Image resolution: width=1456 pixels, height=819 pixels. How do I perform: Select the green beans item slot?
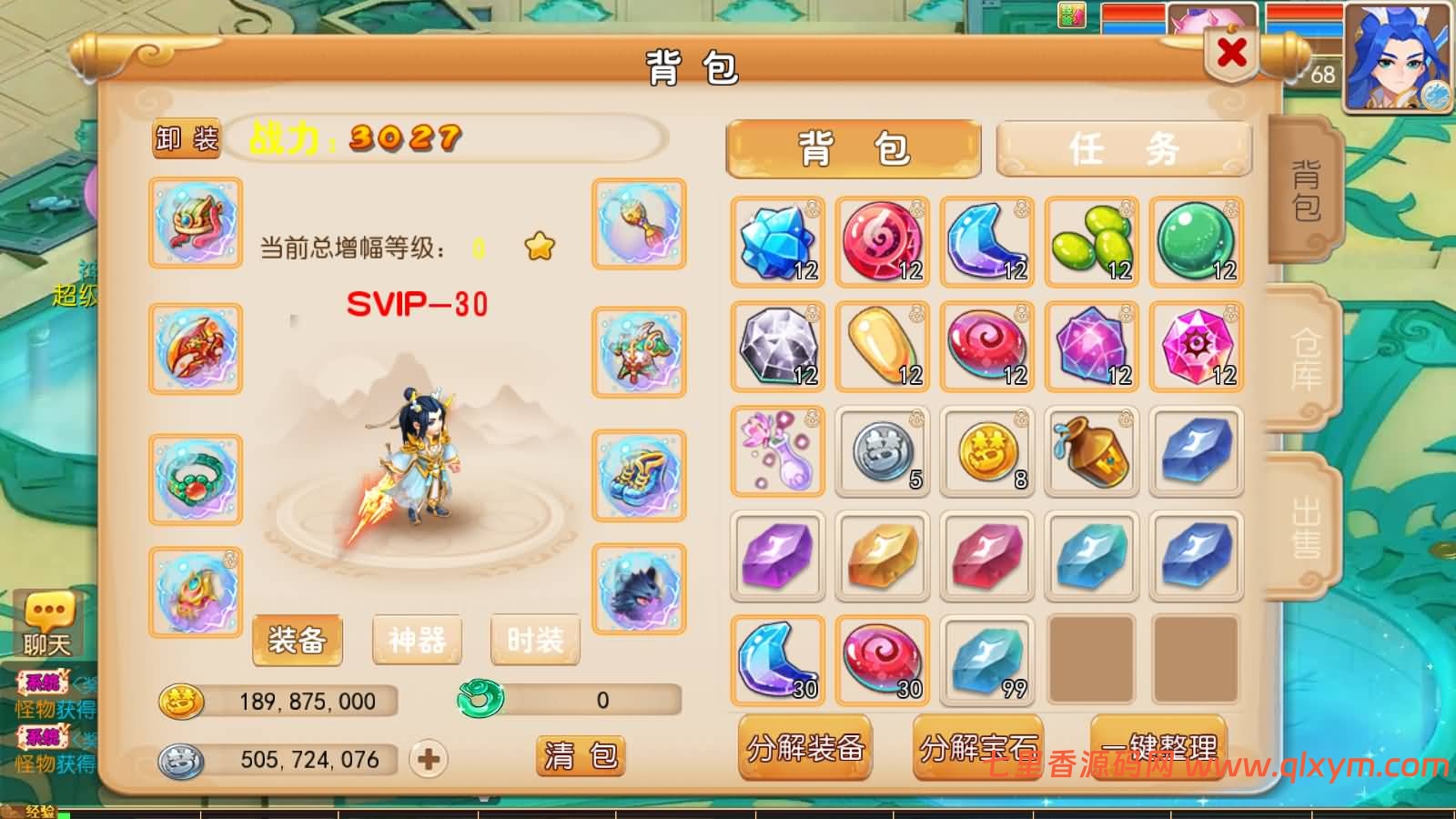(x=1091, y=242)
